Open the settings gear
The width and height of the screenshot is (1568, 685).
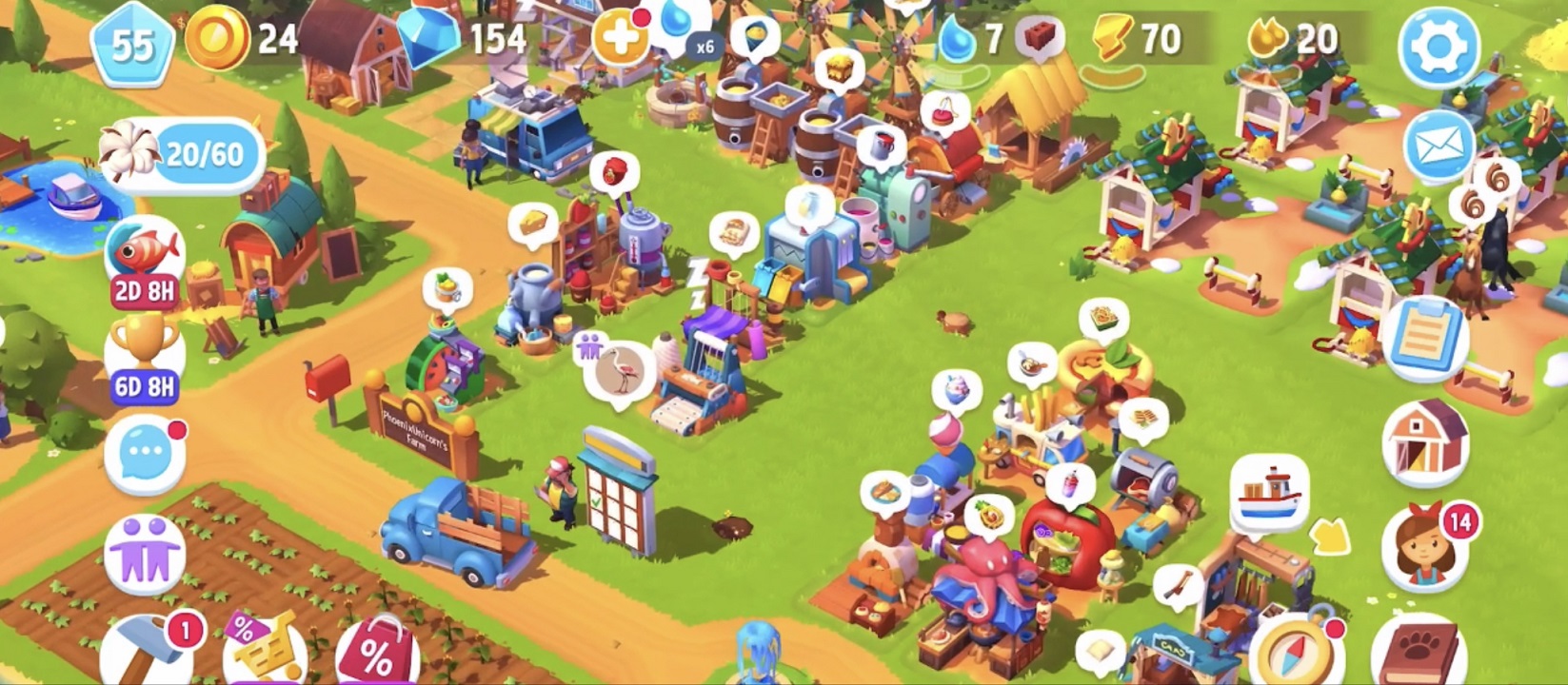(x=1439, y=43)
